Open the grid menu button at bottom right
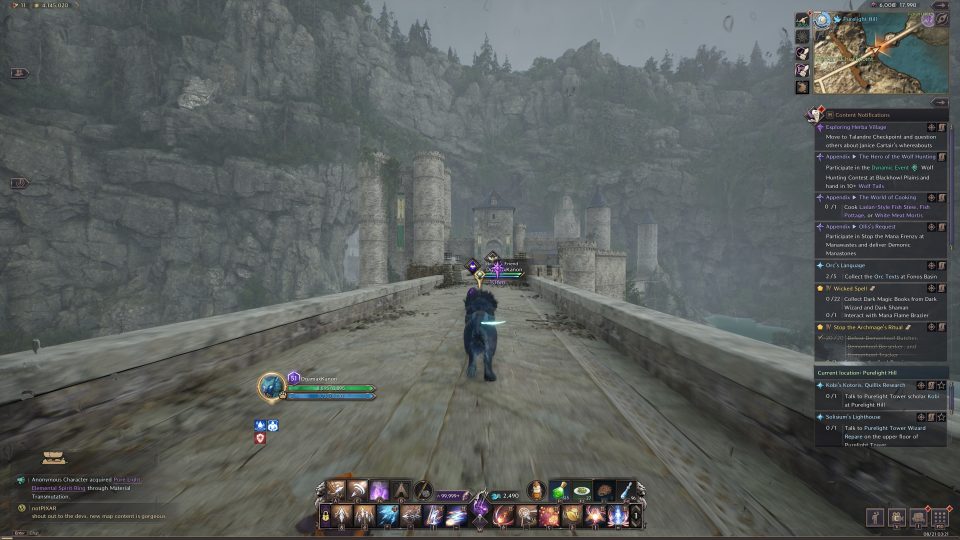This screenshot has width=960, height=540. tap(939, 517)
